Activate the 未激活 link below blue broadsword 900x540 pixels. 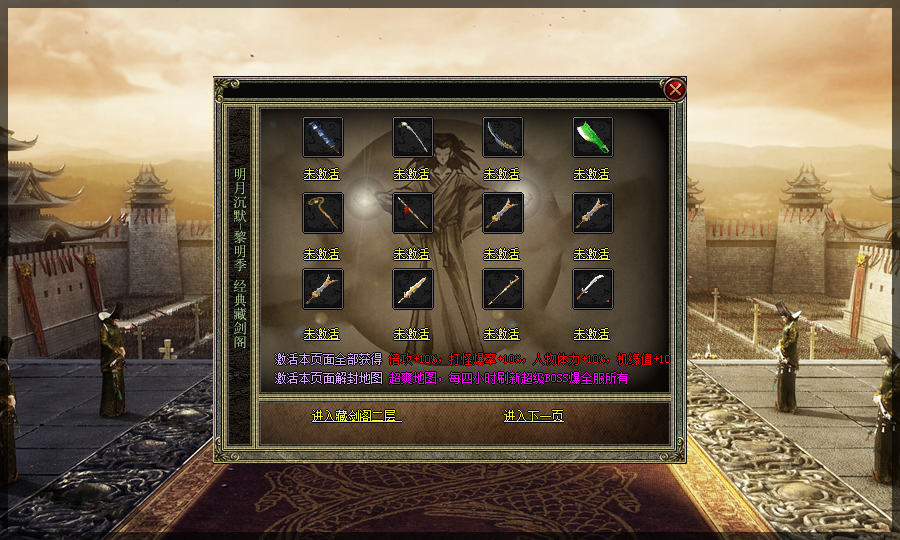pos(322,174)
